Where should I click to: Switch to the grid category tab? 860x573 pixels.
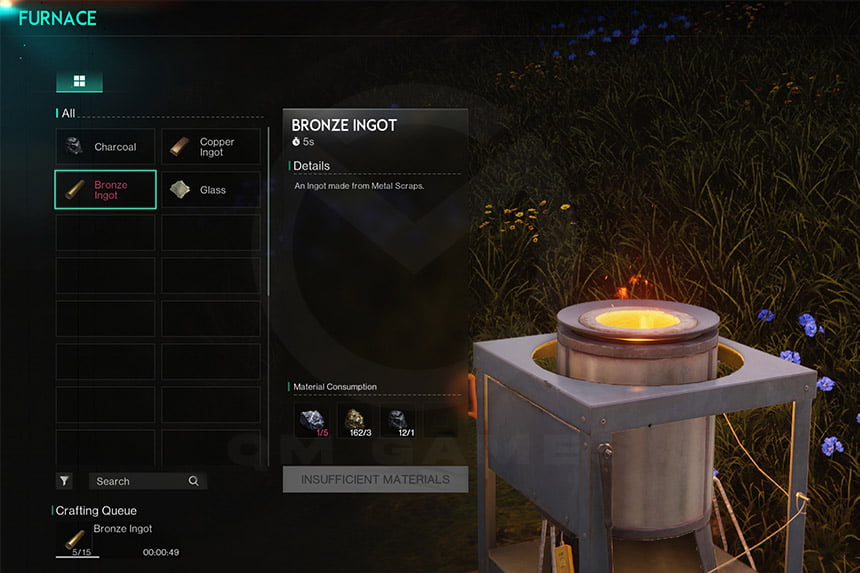(79, 82)
